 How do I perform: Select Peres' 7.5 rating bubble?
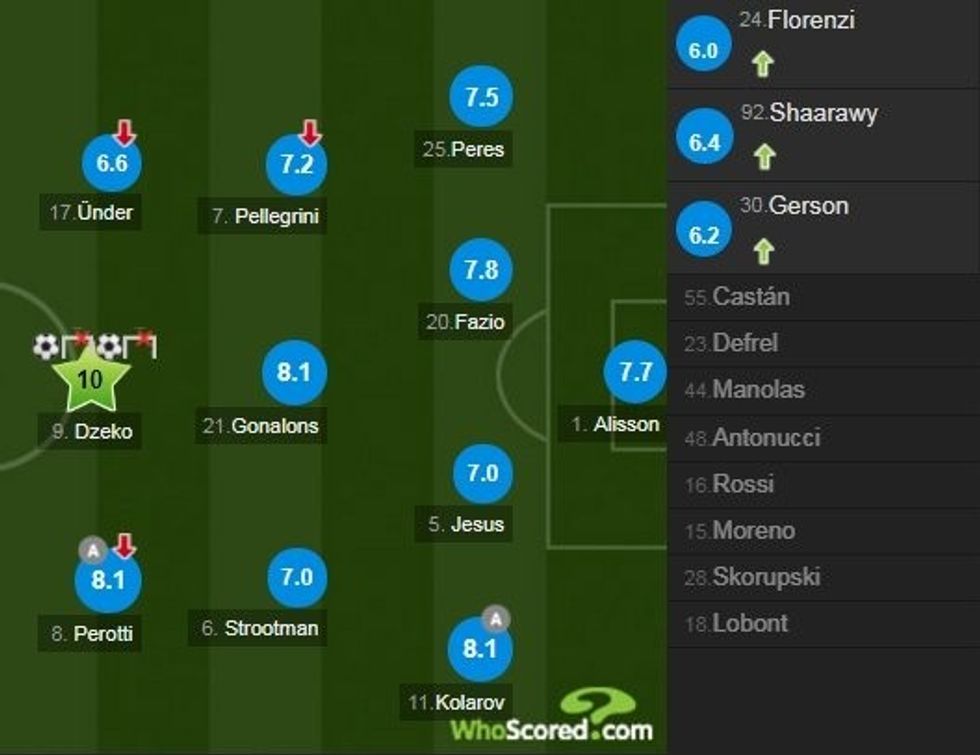(481, 97)
